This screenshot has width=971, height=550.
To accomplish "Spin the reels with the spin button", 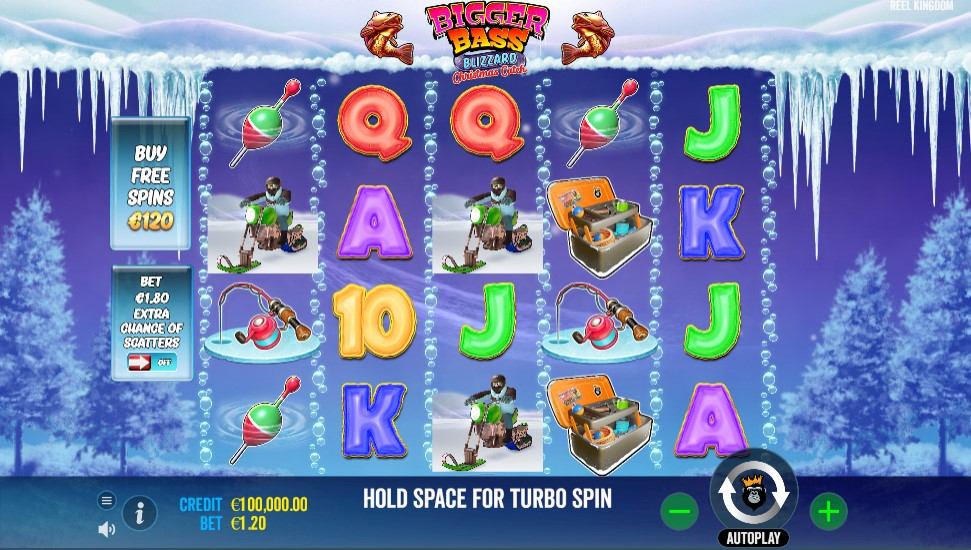I will pyautogui.click(x=753, y=493).
